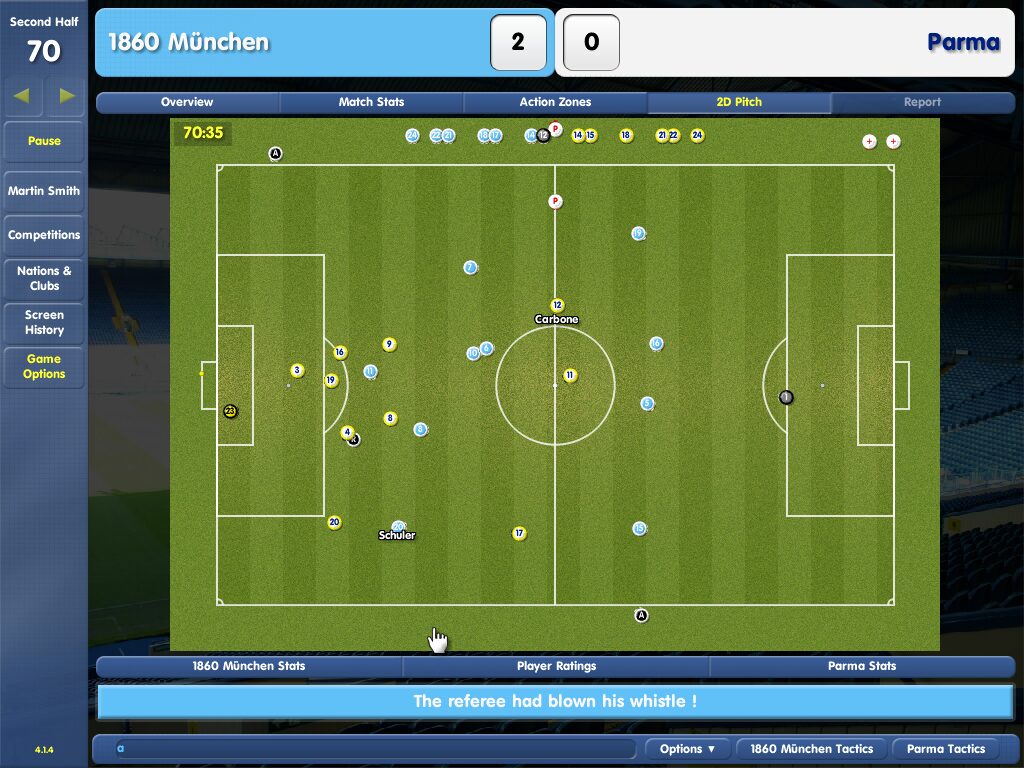Open 1860 München Tactics
This screenshot has height=768, width=1024.
(x=811, y=749)
